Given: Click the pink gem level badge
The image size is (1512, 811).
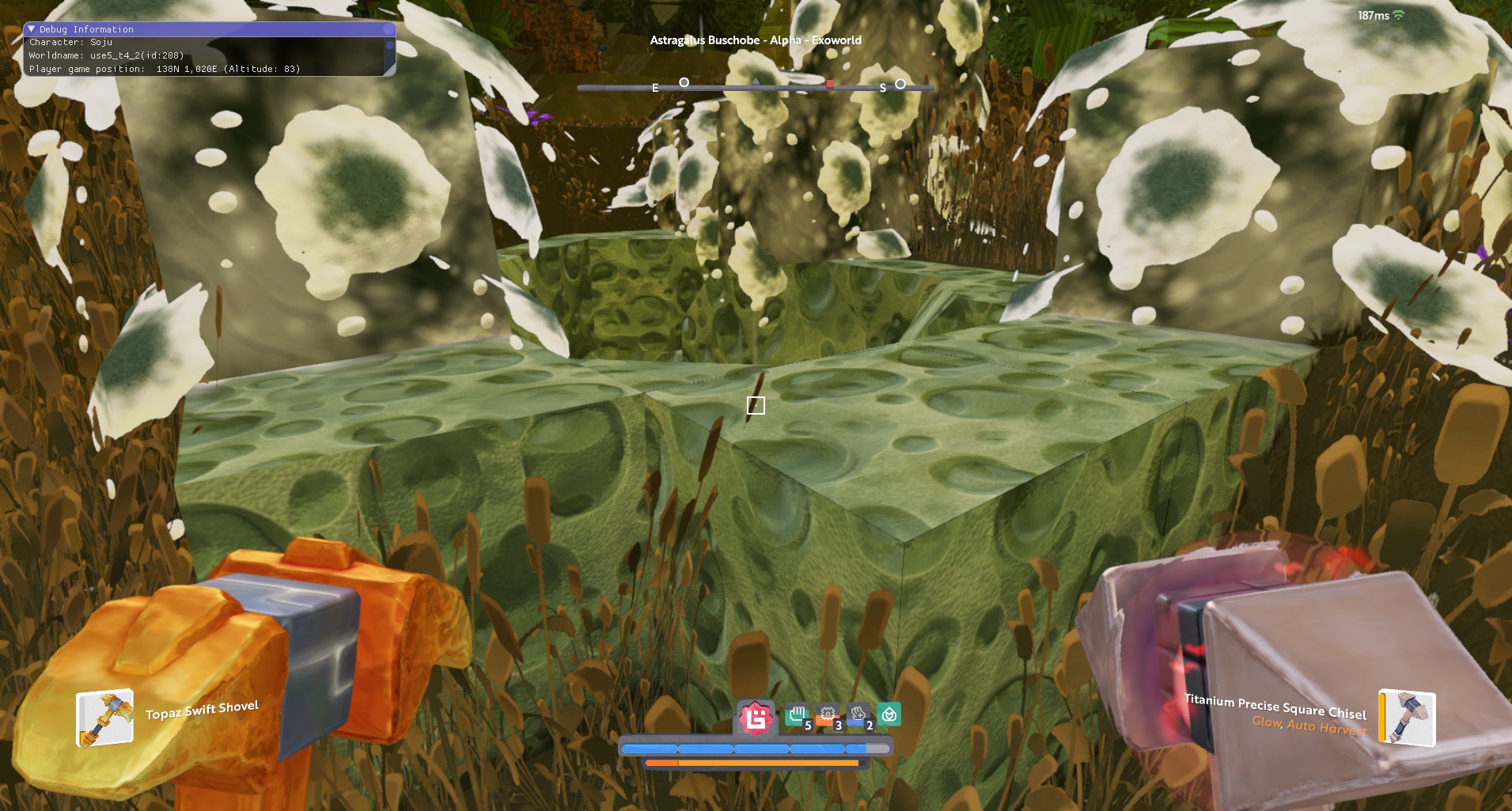Looking at the screenshot, I should coord(756,718).
